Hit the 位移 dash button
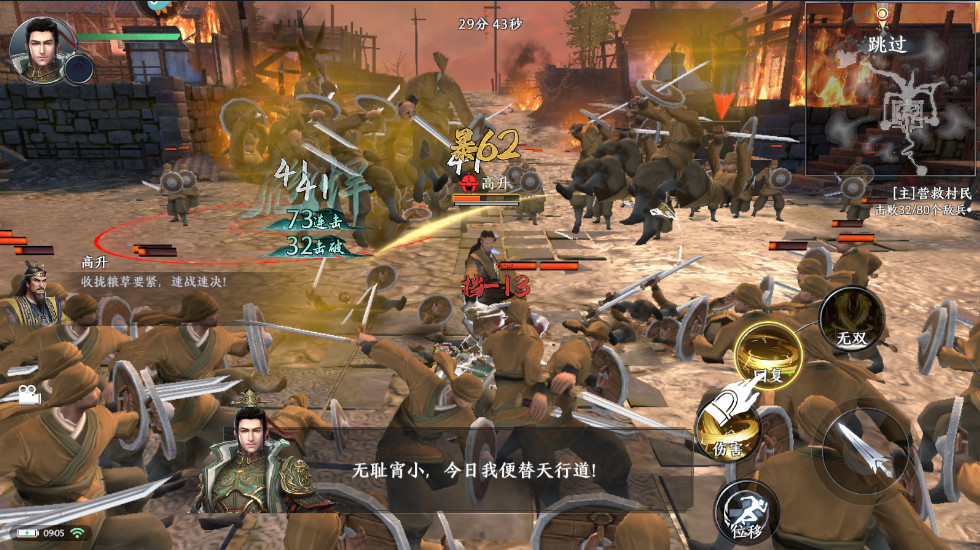This screenshot has width=980, height=550. pyautogui.click(x=746, y=511)
